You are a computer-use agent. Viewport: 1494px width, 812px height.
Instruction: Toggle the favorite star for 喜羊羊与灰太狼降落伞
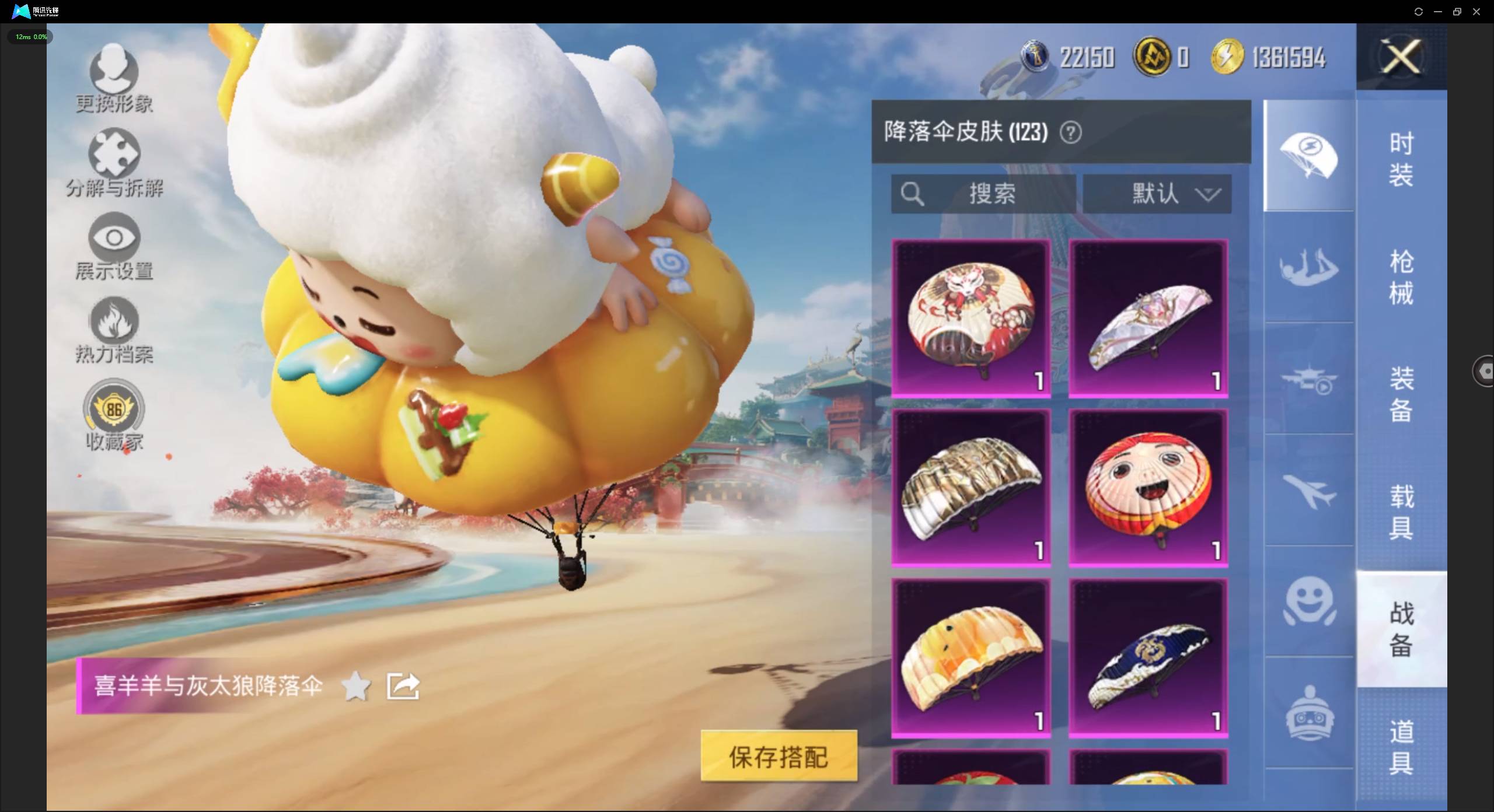[356, 686]
